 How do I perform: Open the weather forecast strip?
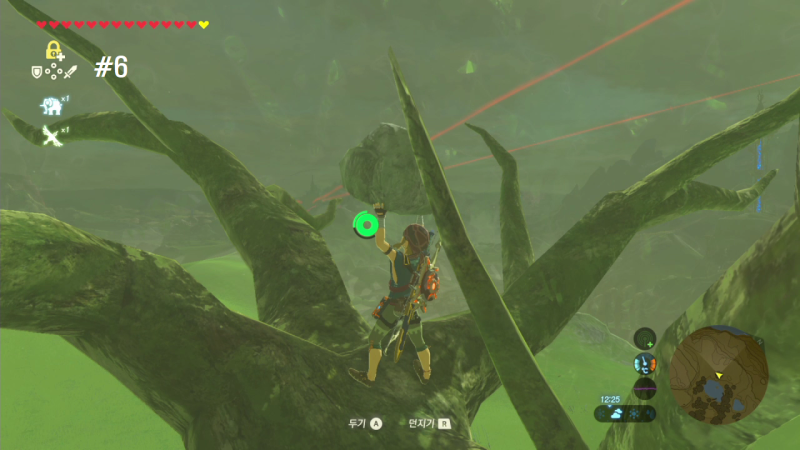click(629, 412)
